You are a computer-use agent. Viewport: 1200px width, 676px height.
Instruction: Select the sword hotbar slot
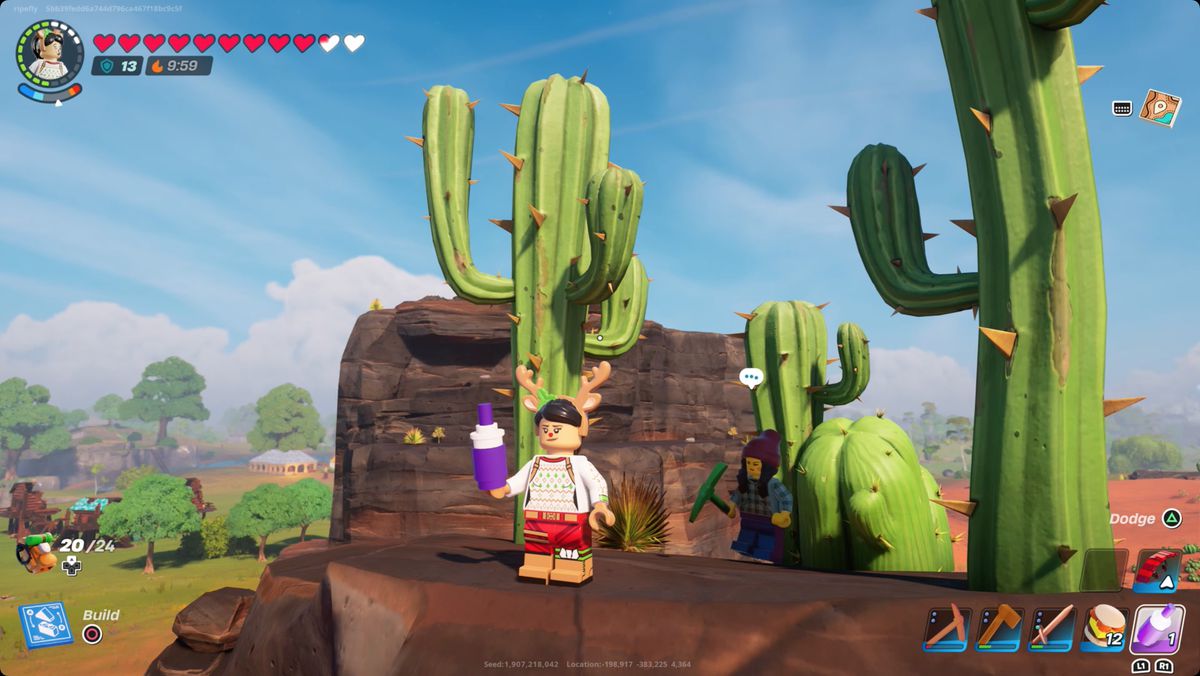pos(1052,628)
